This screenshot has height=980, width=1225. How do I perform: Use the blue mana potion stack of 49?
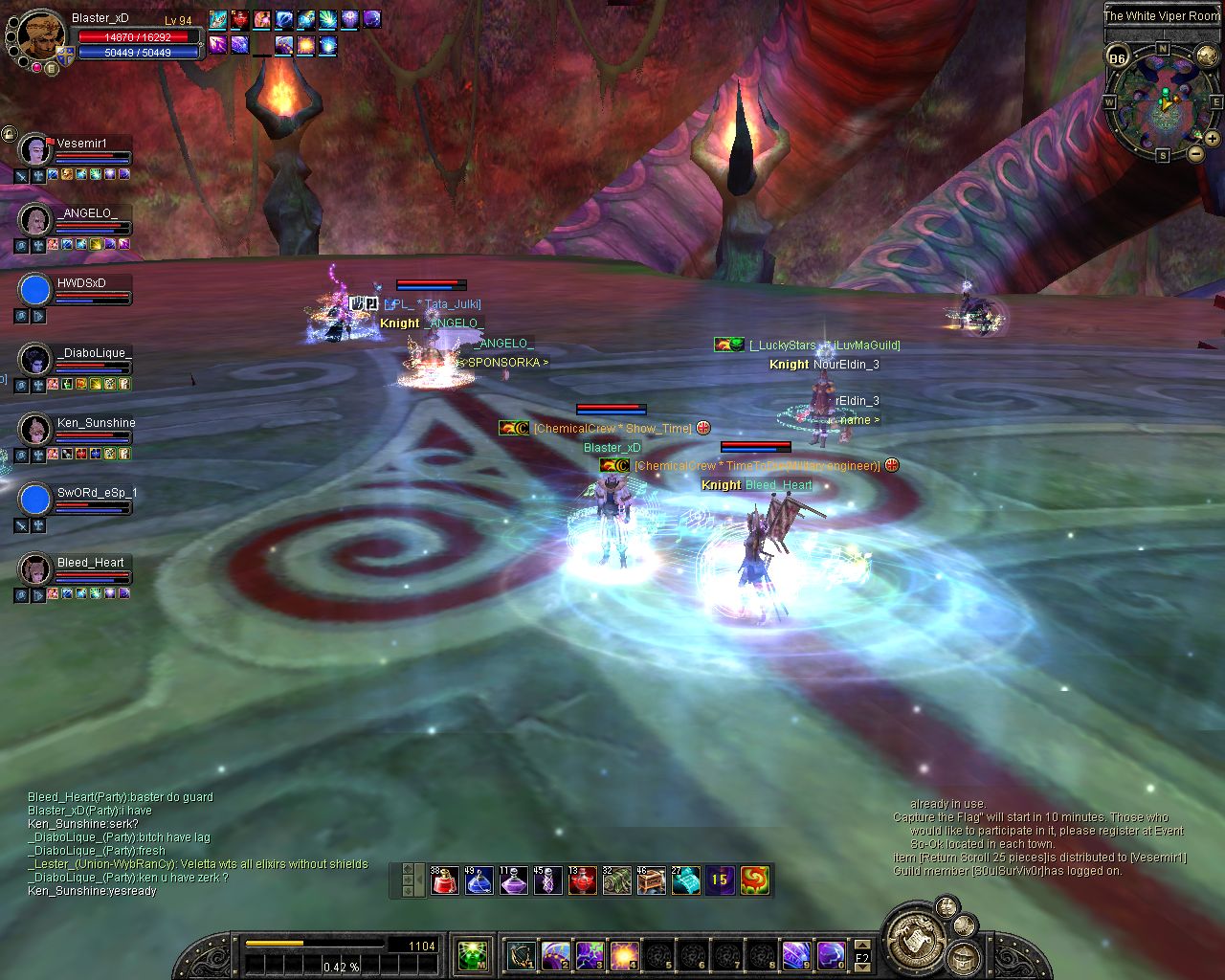(x=479, y=880)
